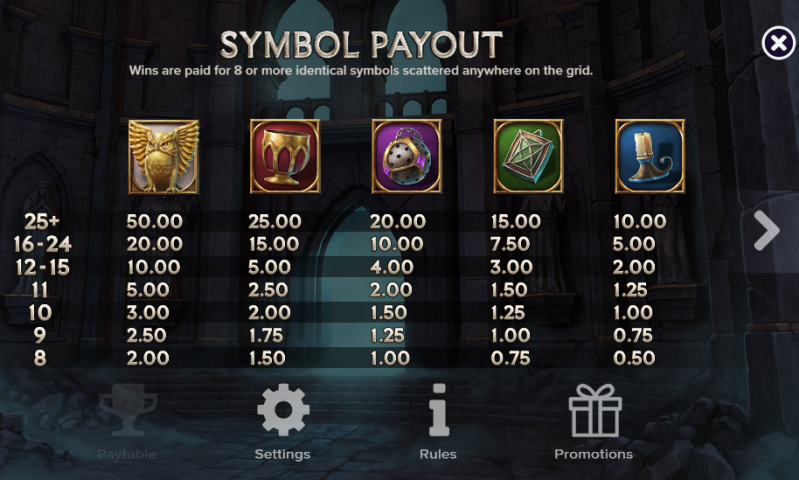Image resolution: width=799 pixels, height=480 pixels.
Task: Close the Symbol Payout screen
Action: tap(777, 43)
